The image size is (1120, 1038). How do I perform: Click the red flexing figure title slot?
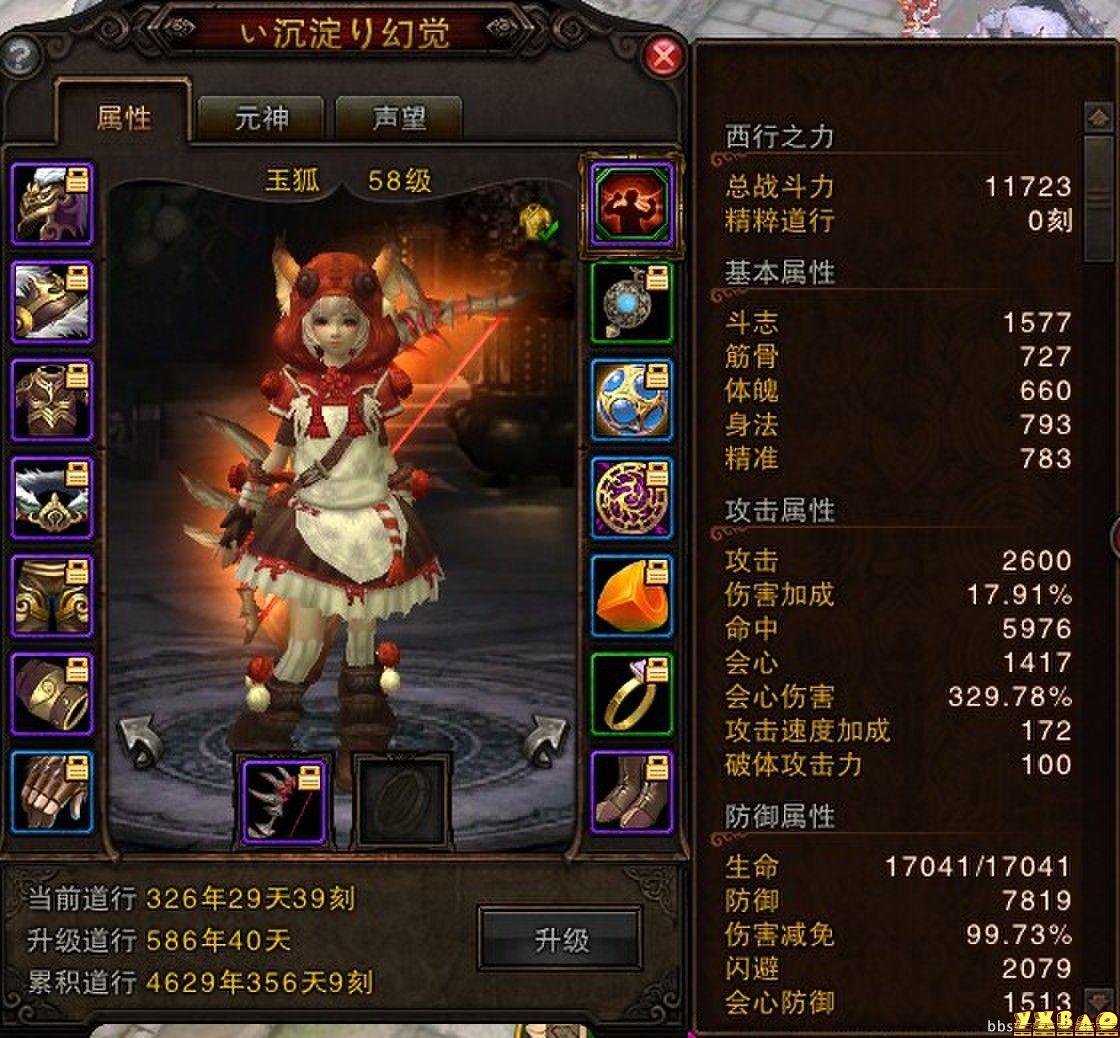(632, 204)
